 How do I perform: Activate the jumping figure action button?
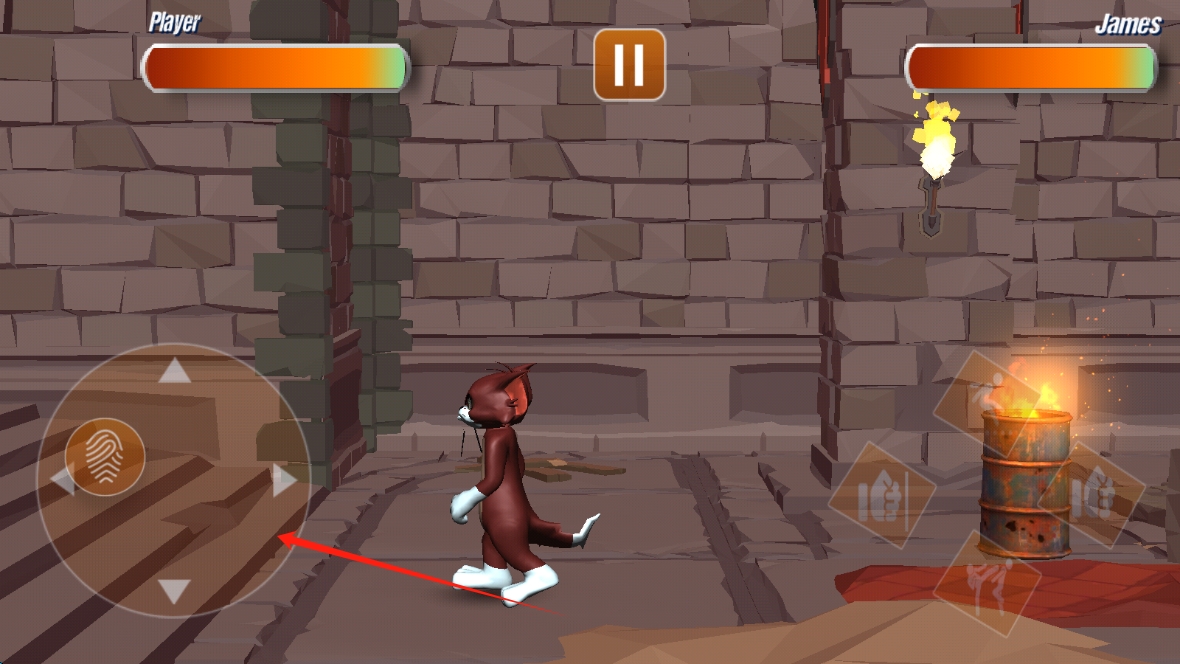[988, 399]
